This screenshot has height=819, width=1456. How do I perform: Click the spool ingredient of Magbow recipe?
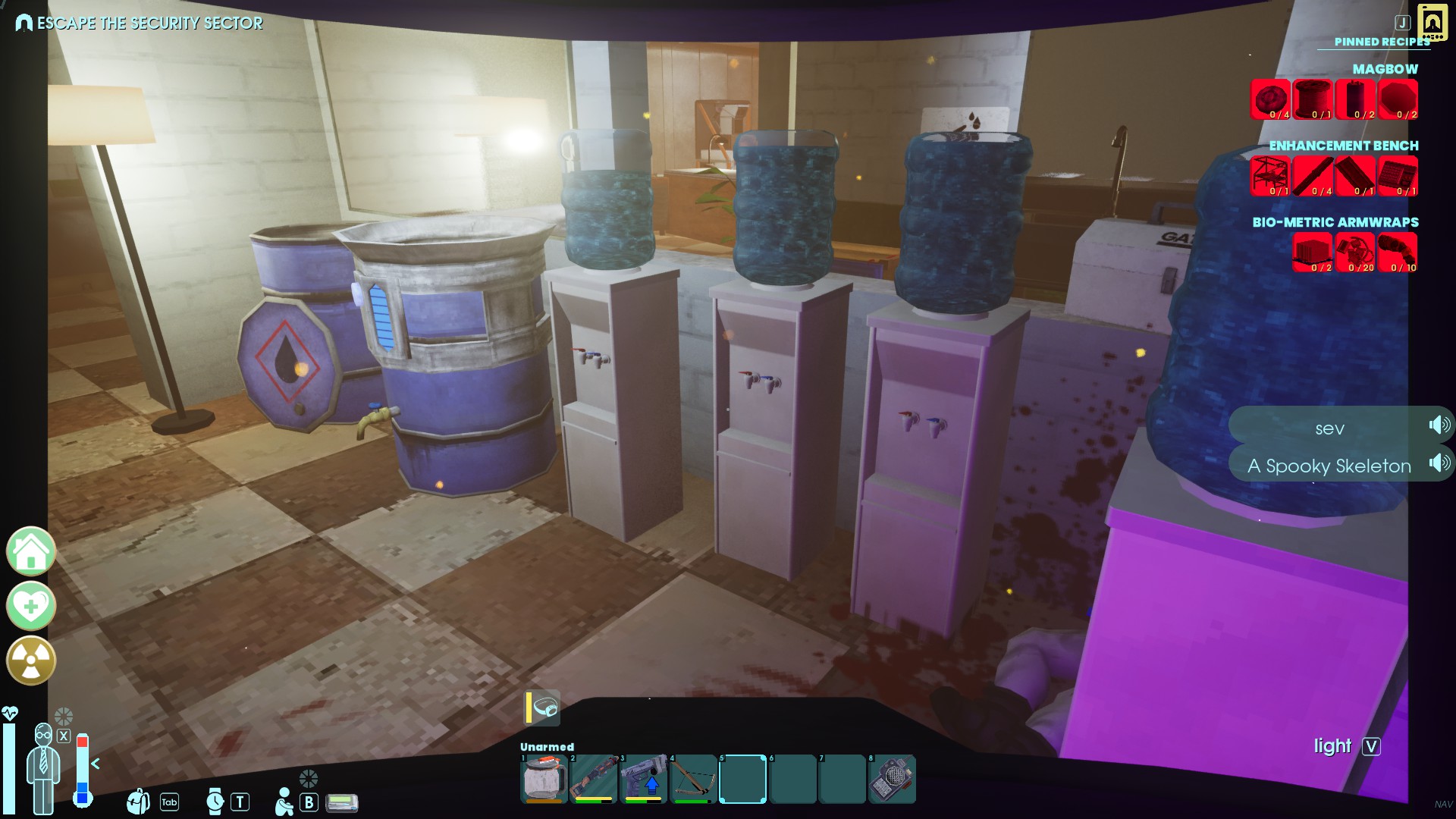pyautogui.click(x=1313, y=99)
